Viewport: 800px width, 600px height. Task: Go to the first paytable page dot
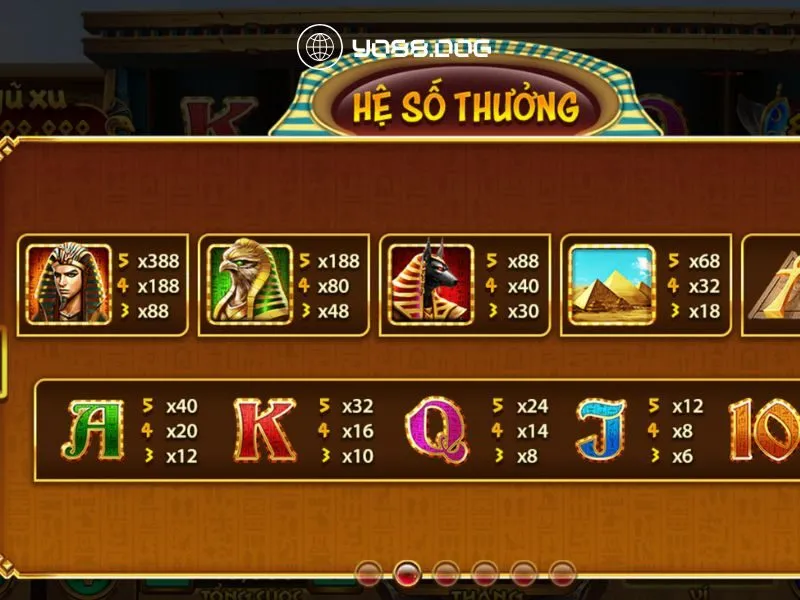(368, 573)
